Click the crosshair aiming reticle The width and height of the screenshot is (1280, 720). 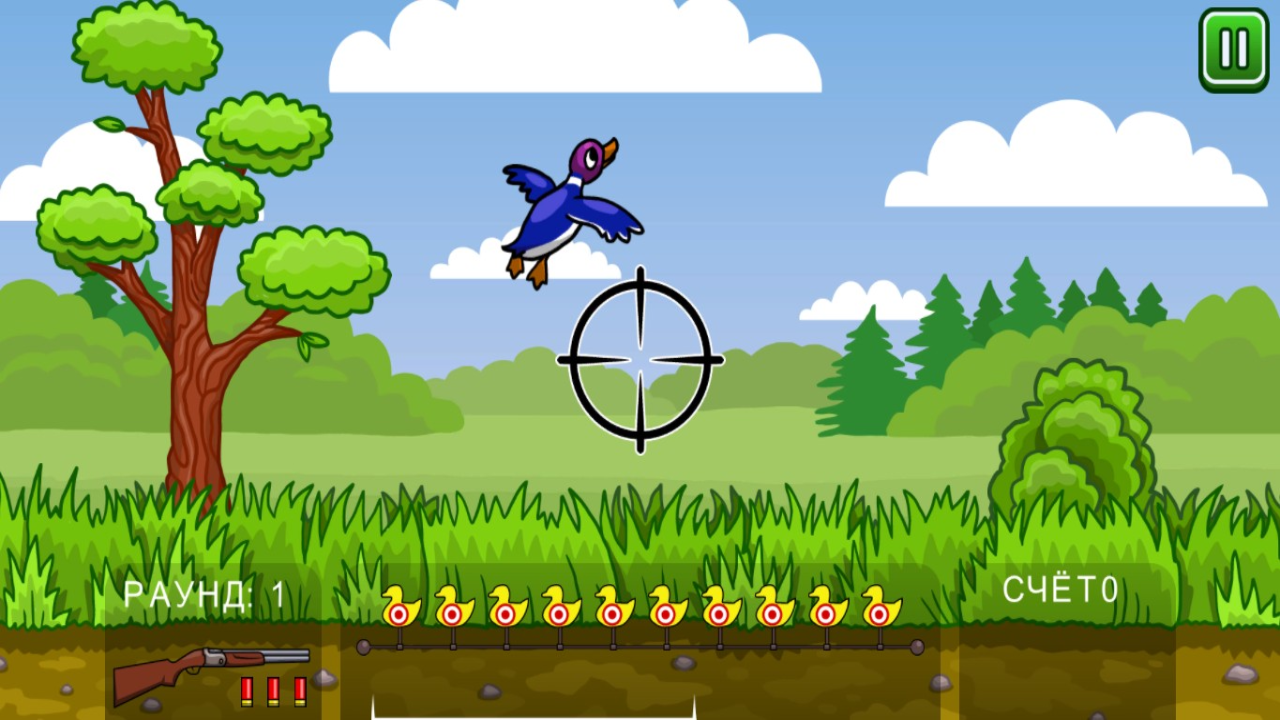pyautogui.click(x=638, y=360)
